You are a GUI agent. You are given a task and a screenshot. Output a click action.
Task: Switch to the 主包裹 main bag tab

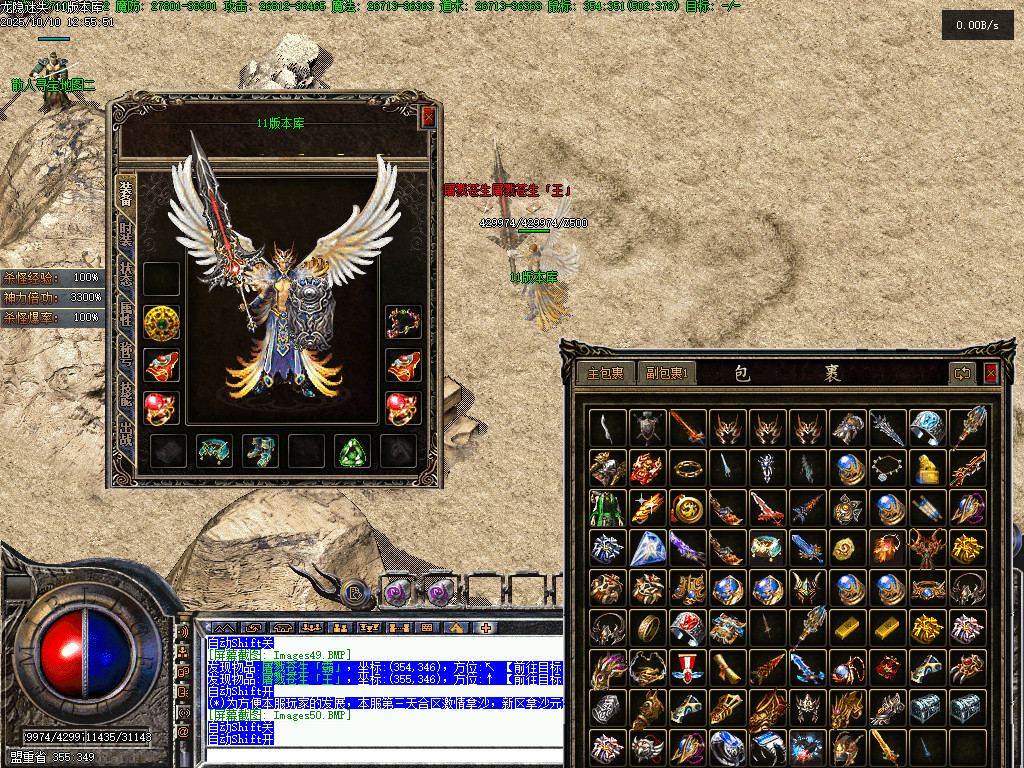coord(605,373)
